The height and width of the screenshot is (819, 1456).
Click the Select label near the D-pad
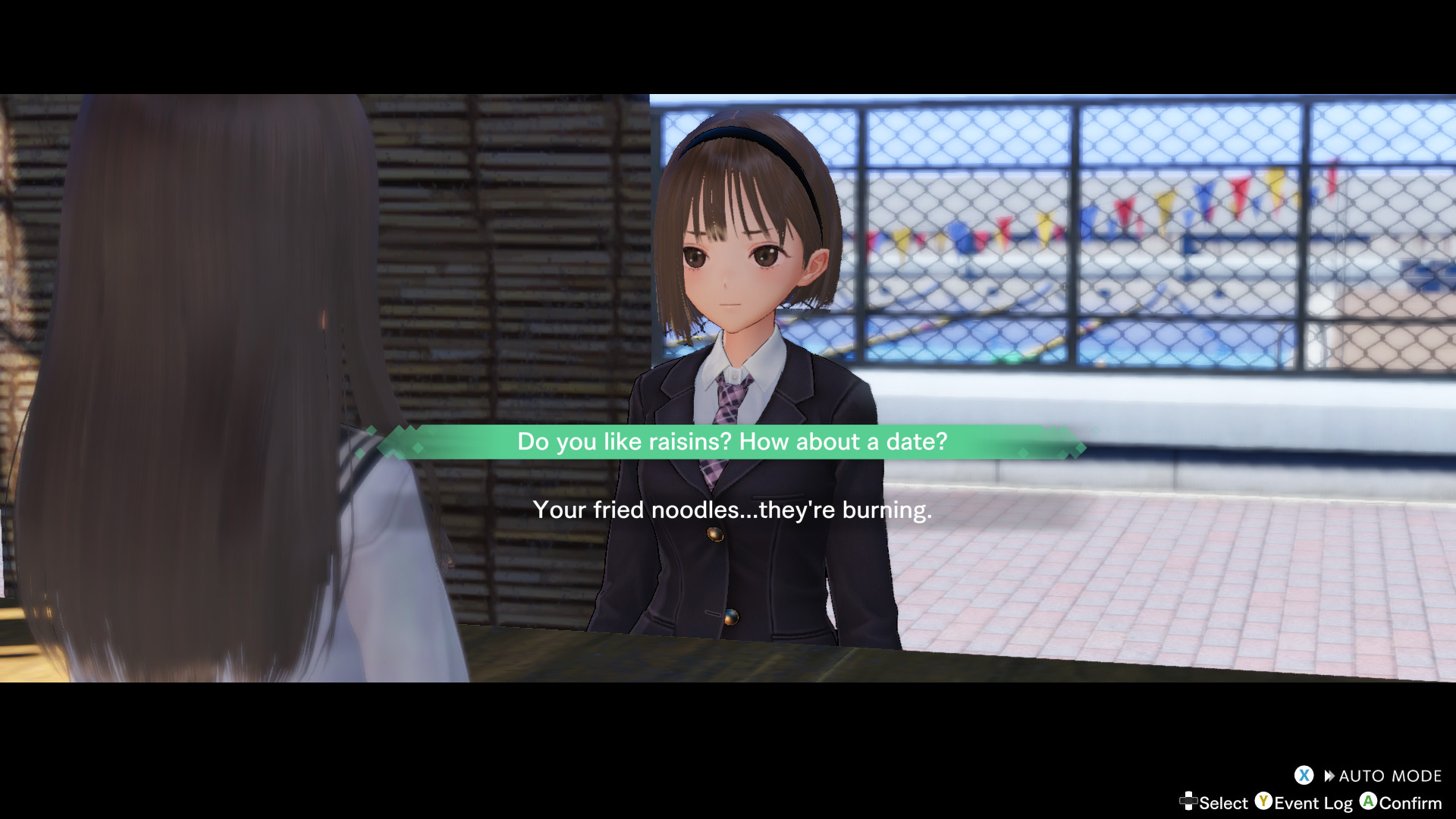pos(1222,802)
